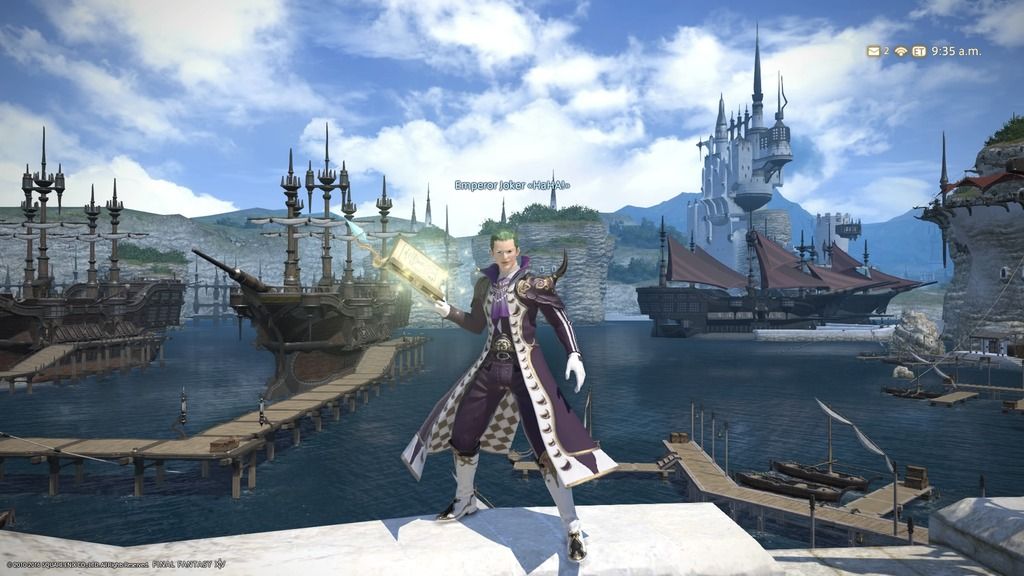Open the mail envelope notification icon
The image size is (1024, 576).
coord(872,51)
